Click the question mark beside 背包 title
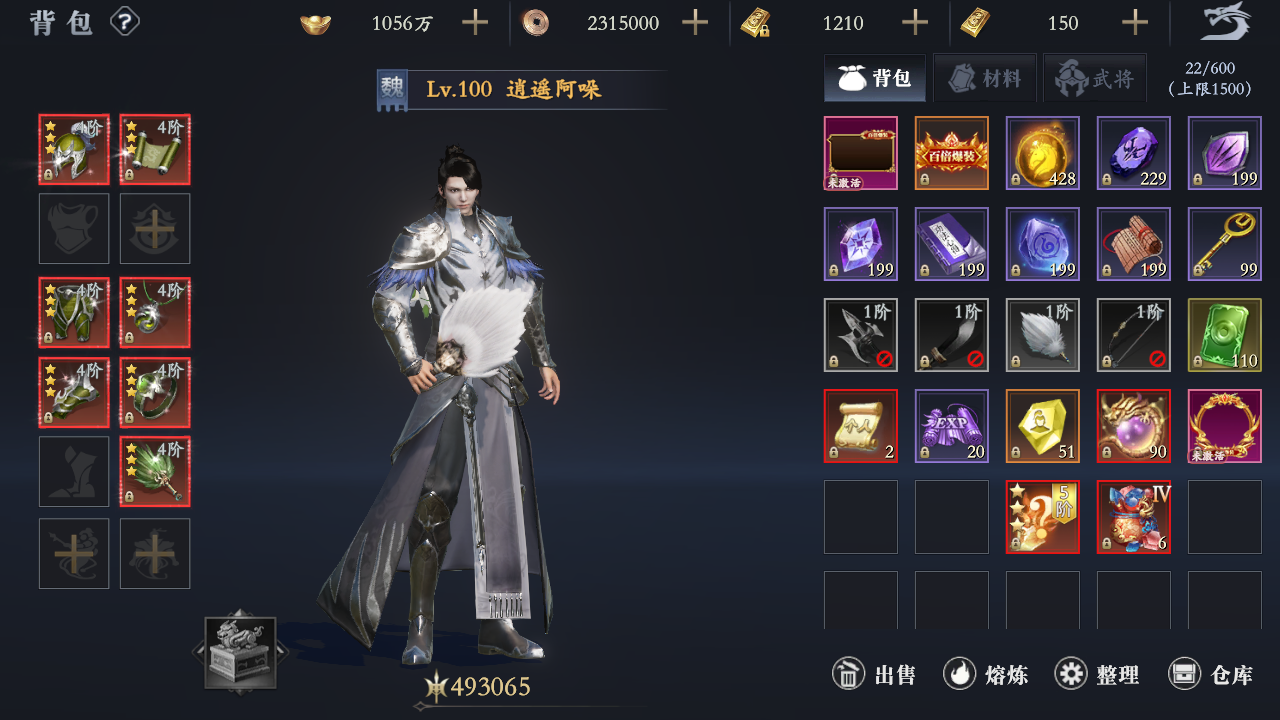This screenshot has width=1280, height=720. pos(124,22)
